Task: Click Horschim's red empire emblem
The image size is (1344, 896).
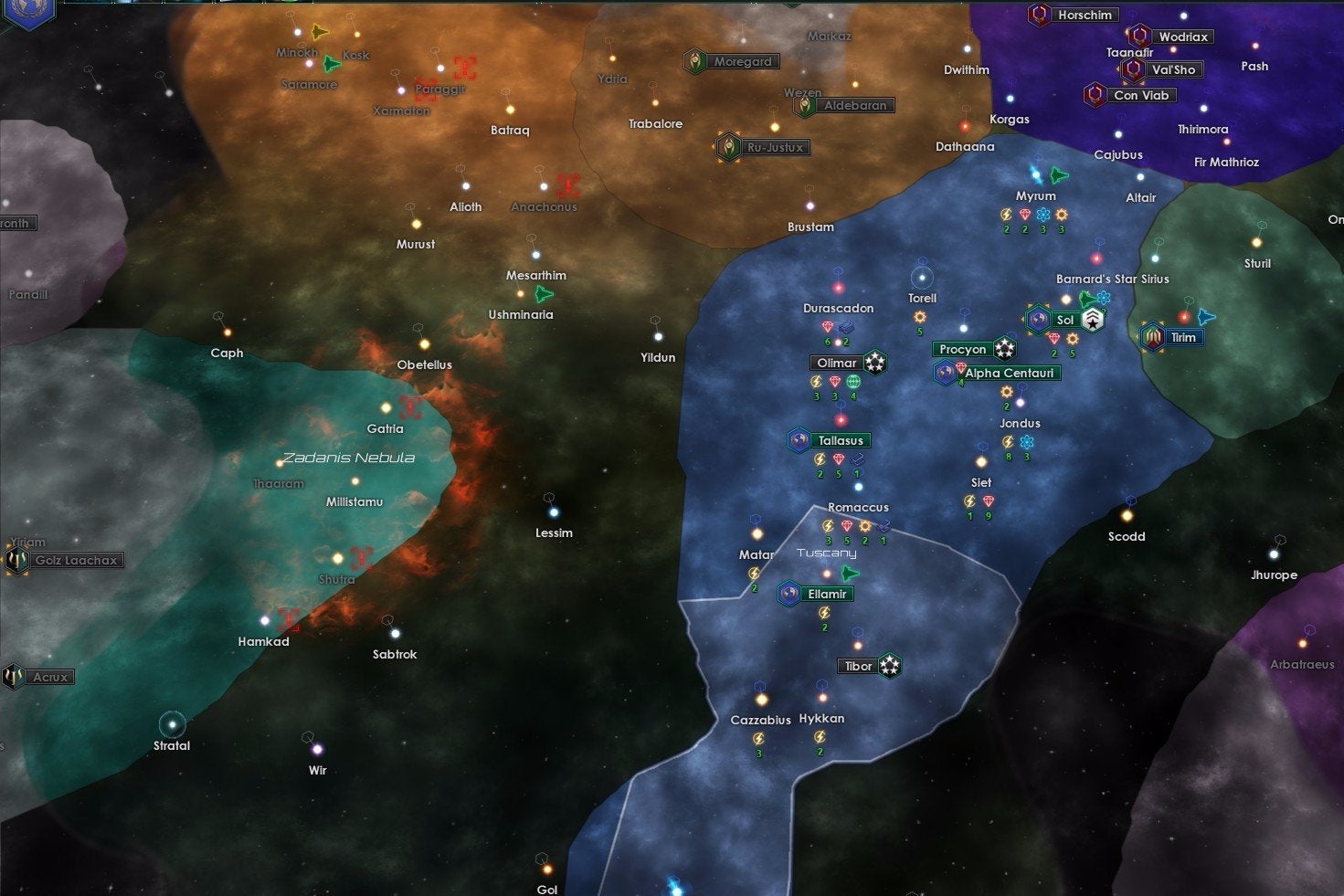Action: 1037,15
